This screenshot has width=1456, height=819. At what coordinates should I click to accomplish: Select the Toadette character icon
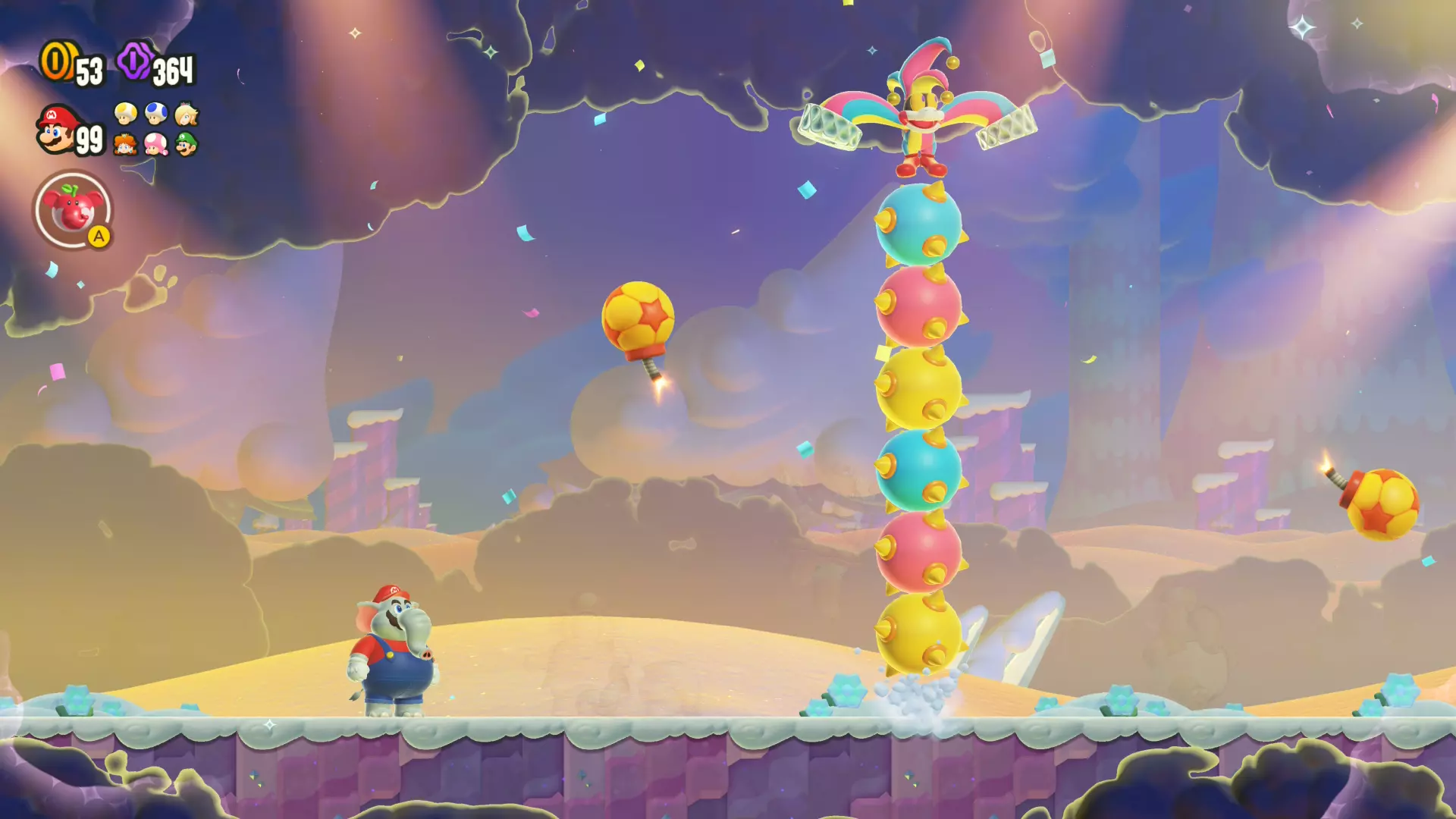[156, 143]
